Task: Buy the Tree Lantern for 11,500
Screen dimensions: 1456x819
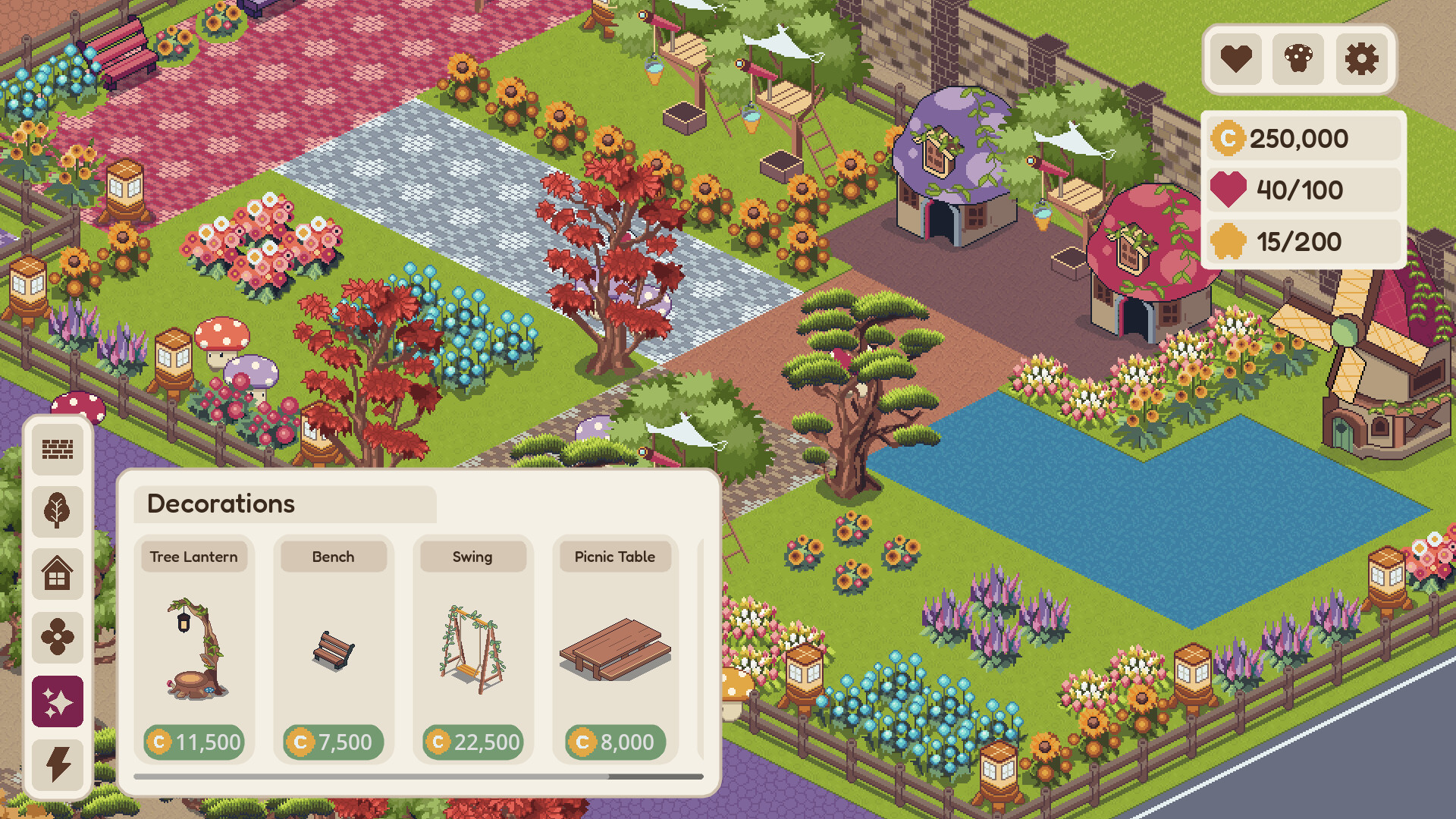Action: [x=195, y=742]
